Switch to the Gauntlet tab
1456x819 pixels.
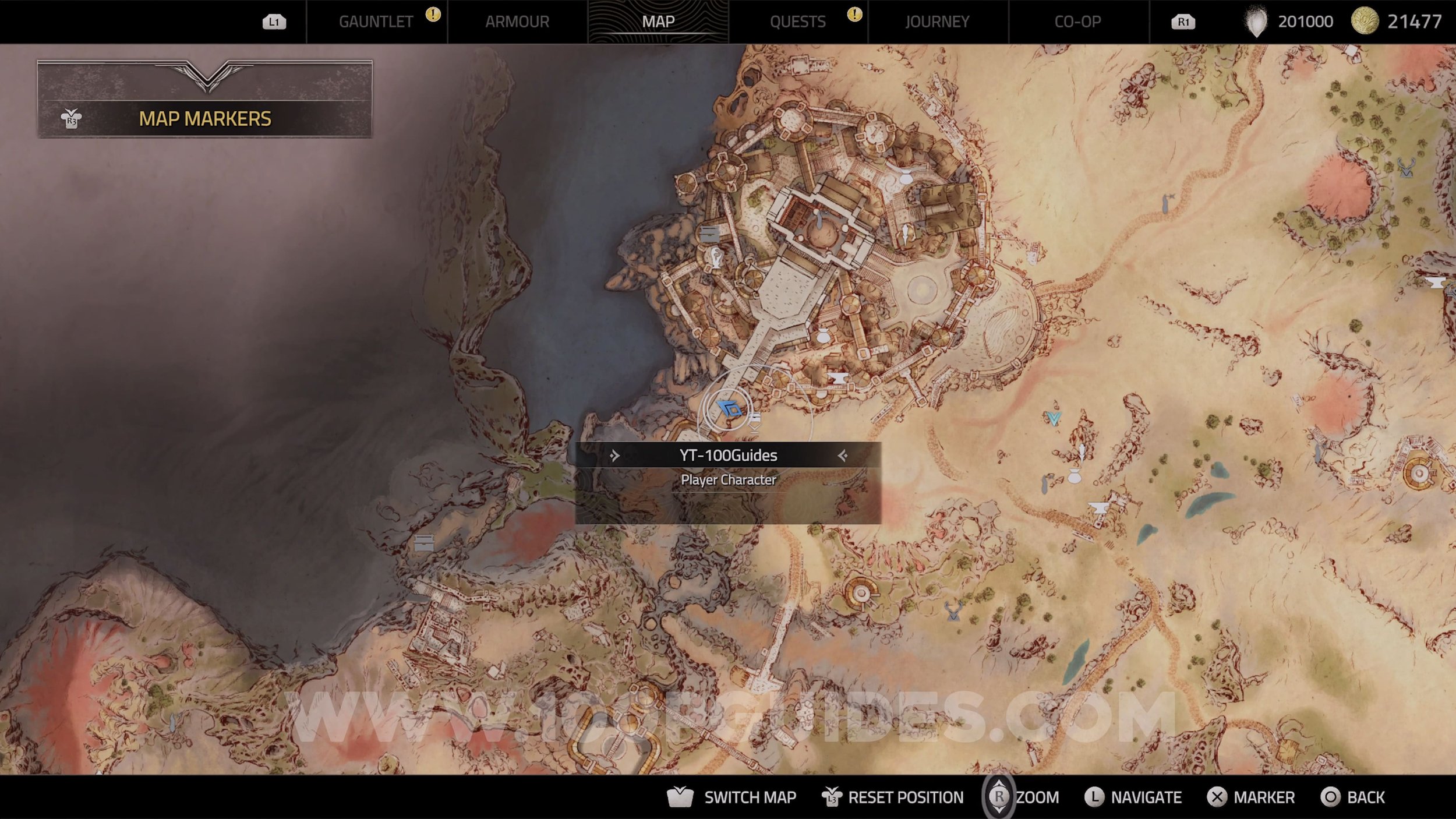coord(376,22)
